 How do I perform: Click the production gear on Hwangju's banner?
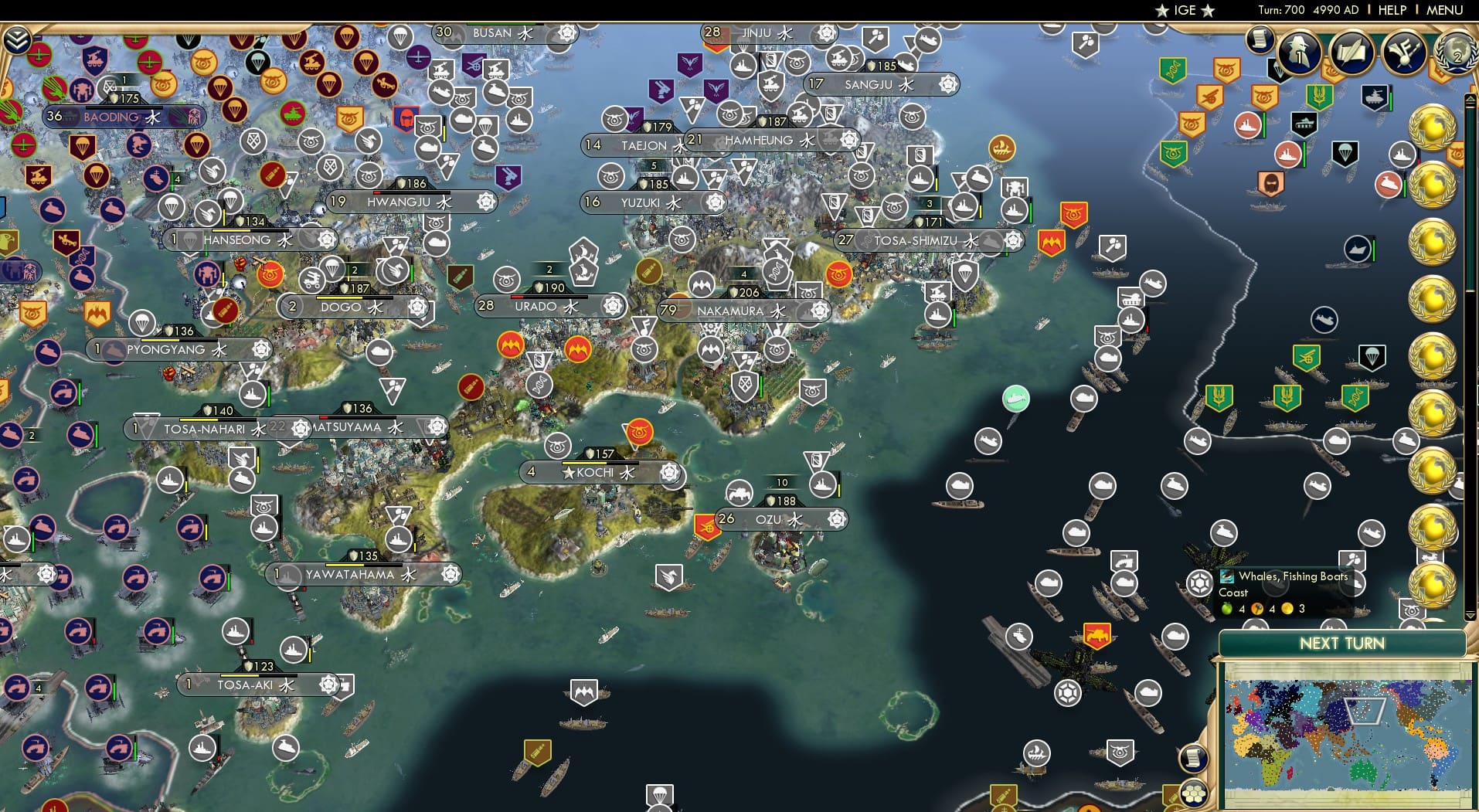tap(484, 202)
